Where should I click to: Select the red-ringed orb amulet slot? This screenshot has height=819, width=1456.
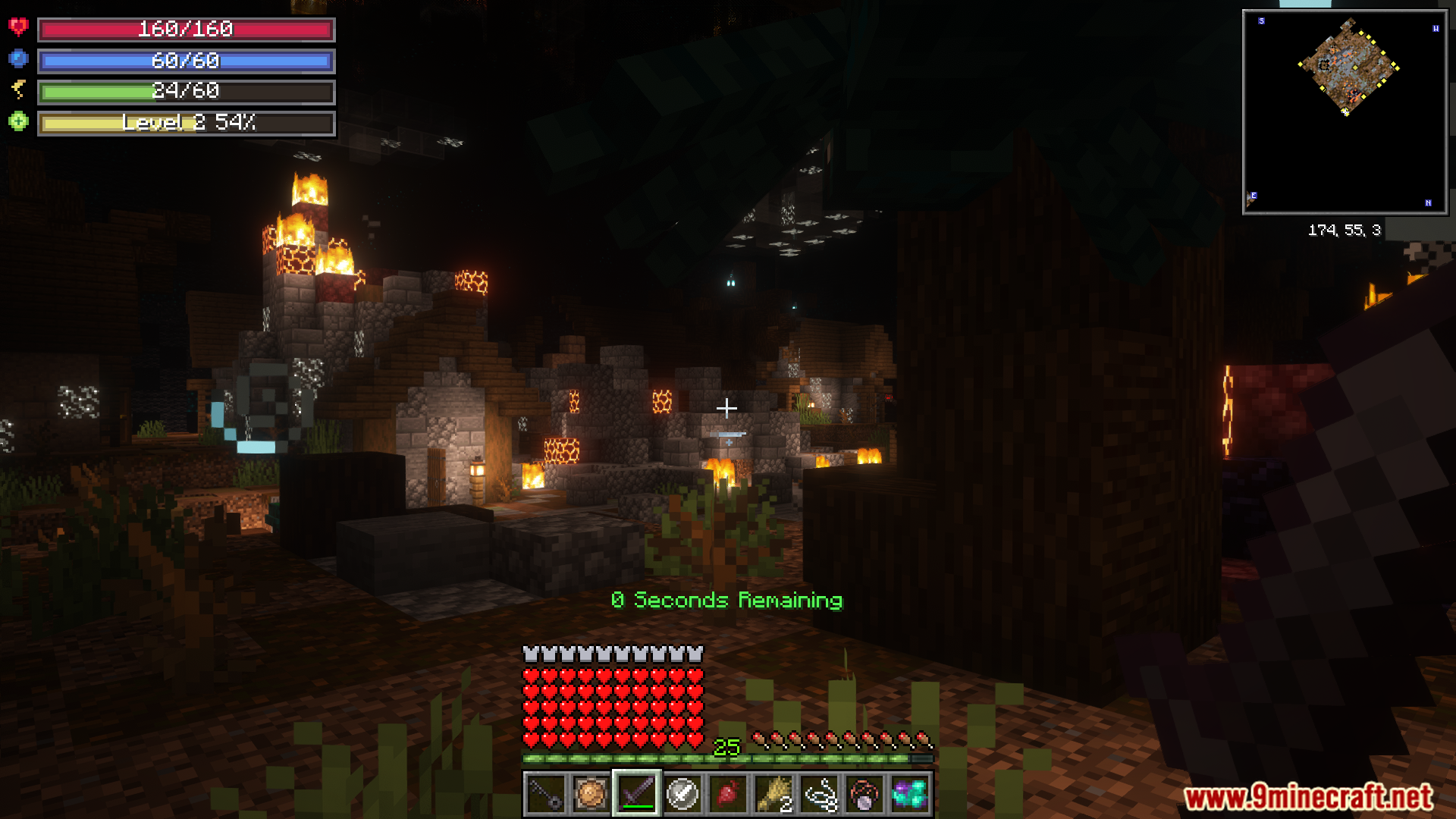pos(864,794)
